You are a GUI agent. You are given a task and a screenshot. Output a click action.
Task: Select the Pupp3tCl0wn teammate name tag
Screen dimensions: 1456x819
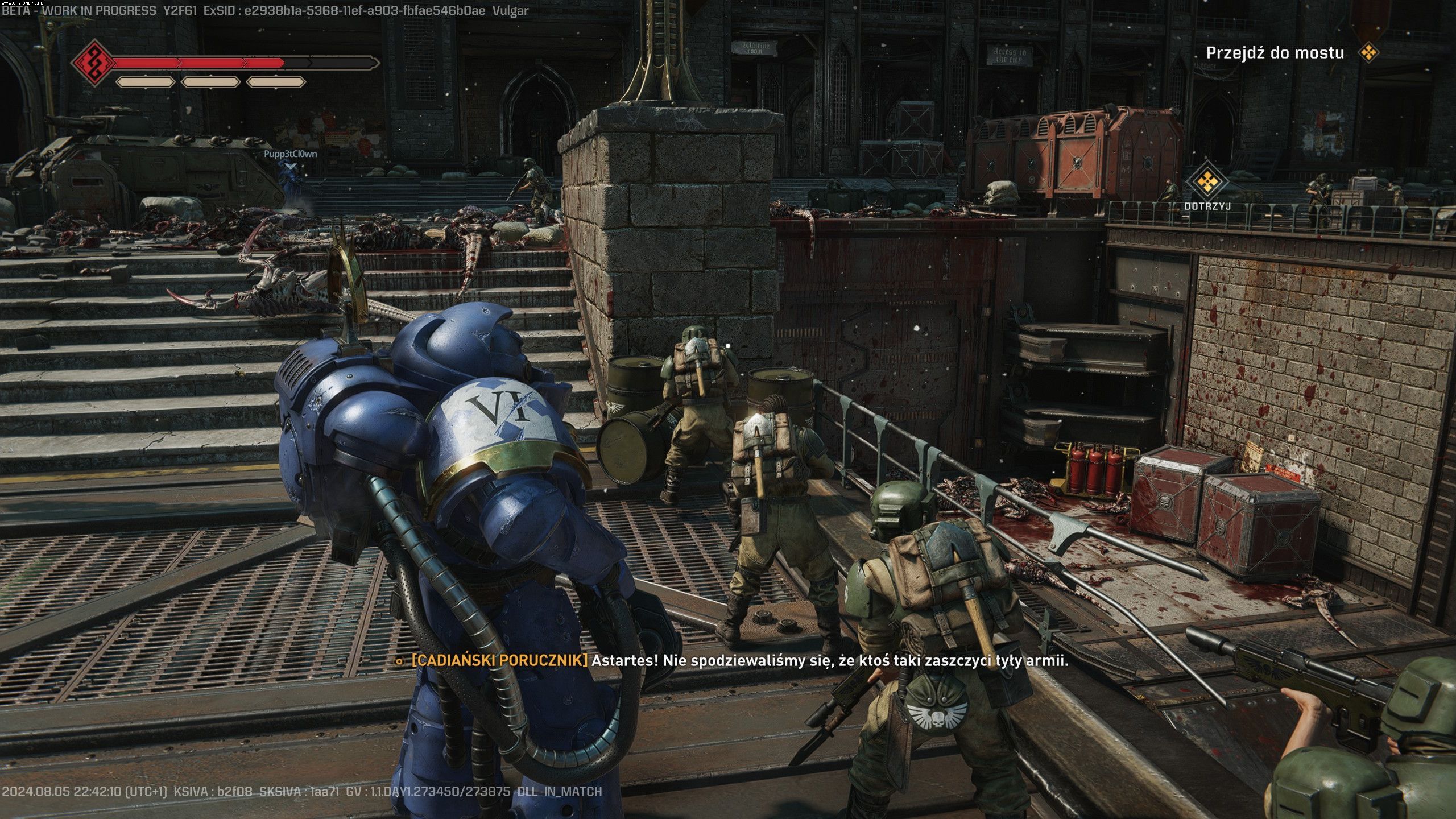point(290,154)
